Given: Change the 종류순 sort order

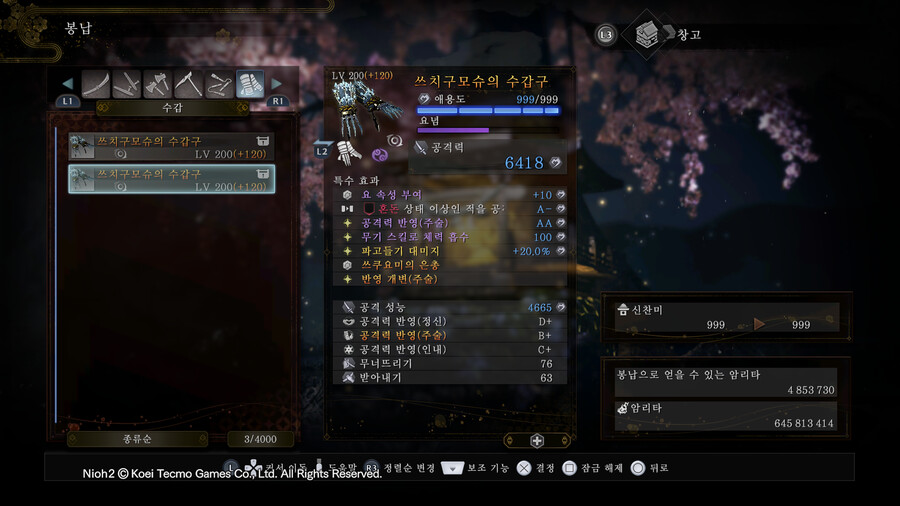Looking at the screenshot, I should [x=137, y=439].
